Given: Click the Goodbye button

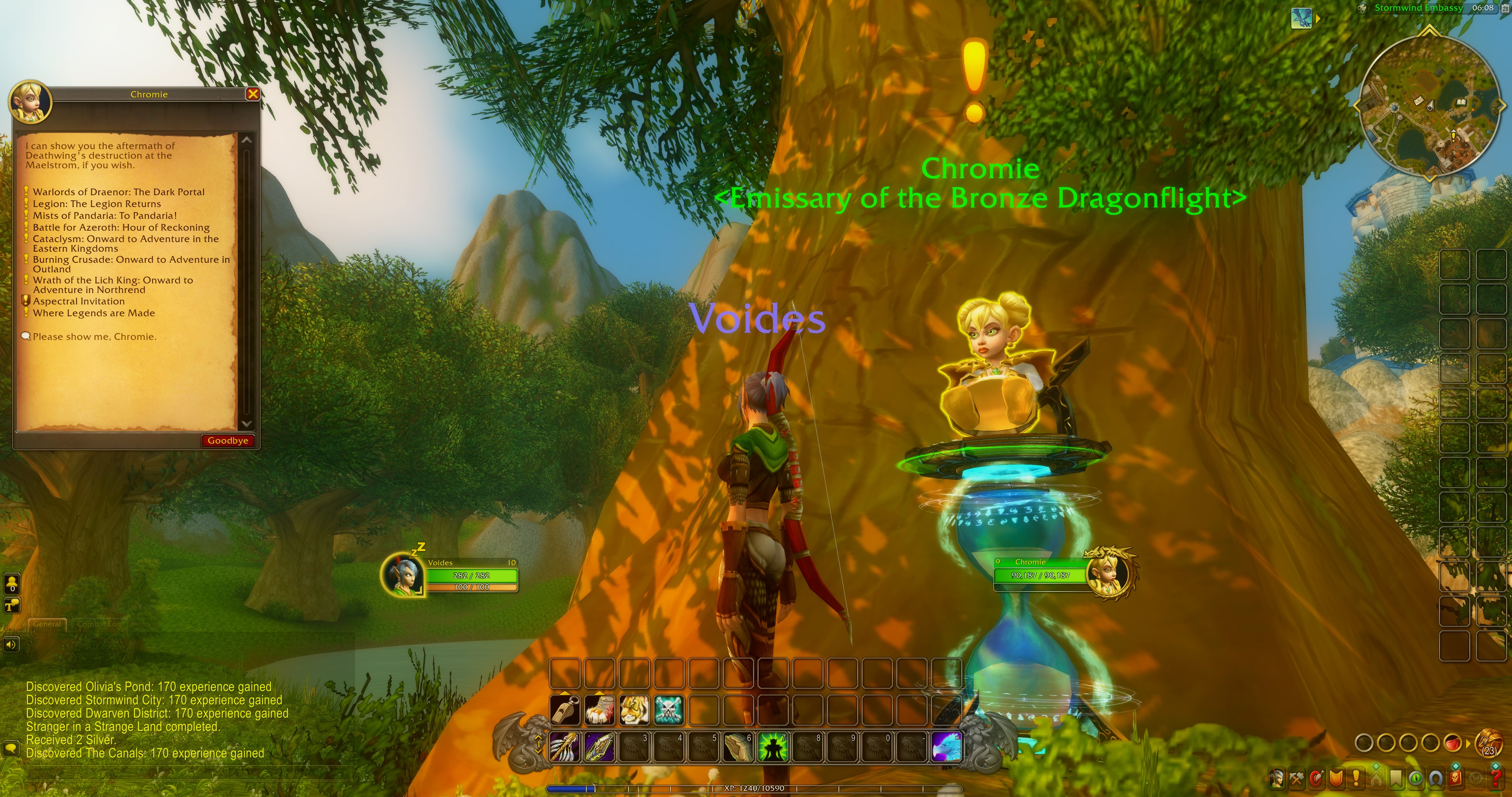Looking at the screenshot, I should click(228, 441).
